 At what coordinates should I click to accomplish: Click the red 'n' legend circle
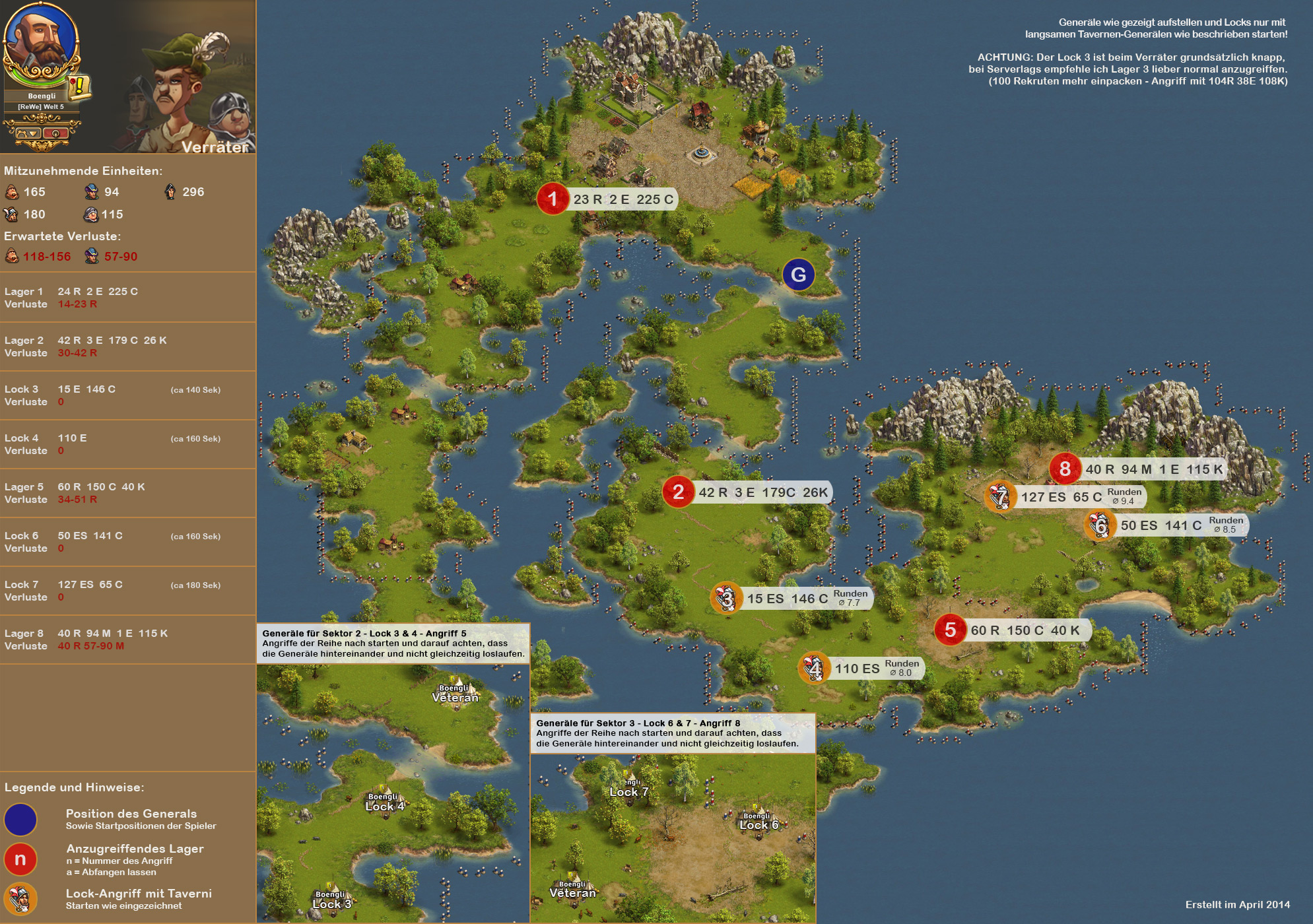(20, 859)
